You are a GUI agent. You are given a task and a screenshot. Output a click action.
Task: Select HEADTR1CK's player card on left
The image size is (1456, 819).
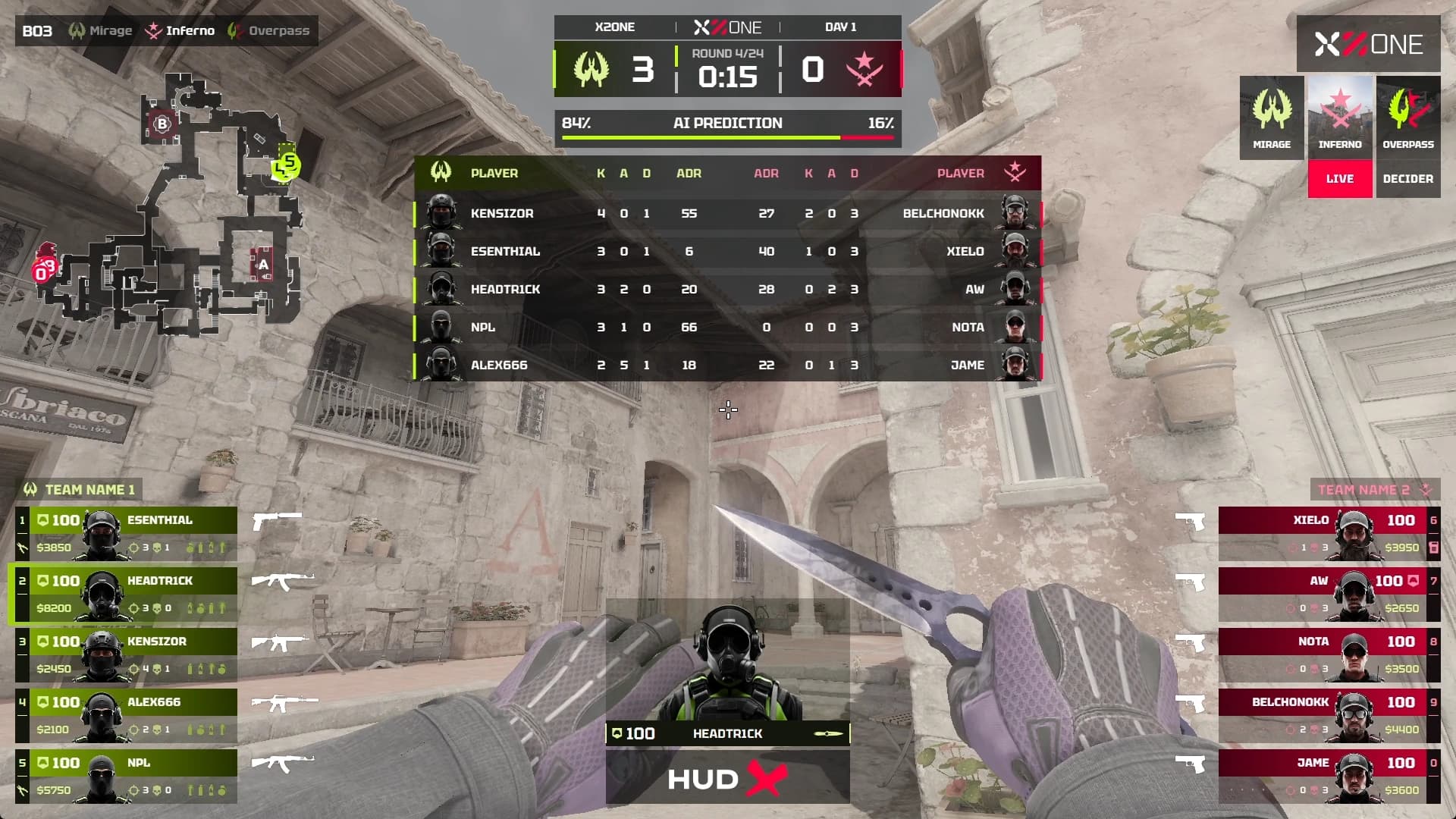[x=126, y=594]
